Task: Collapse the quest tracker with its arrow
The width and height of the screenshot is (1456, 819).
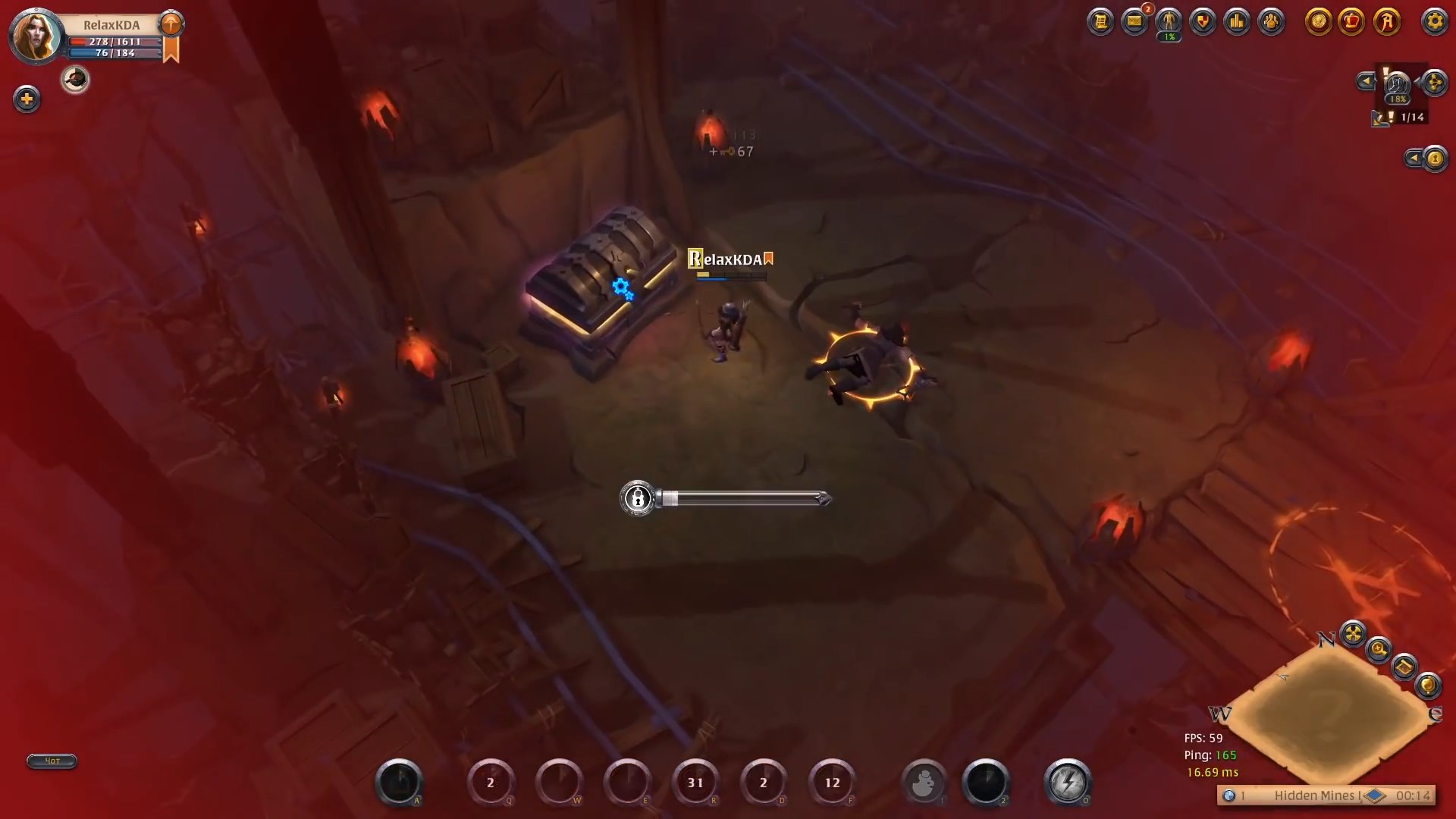Action: pyautogui.click(x=1367, y=81)
